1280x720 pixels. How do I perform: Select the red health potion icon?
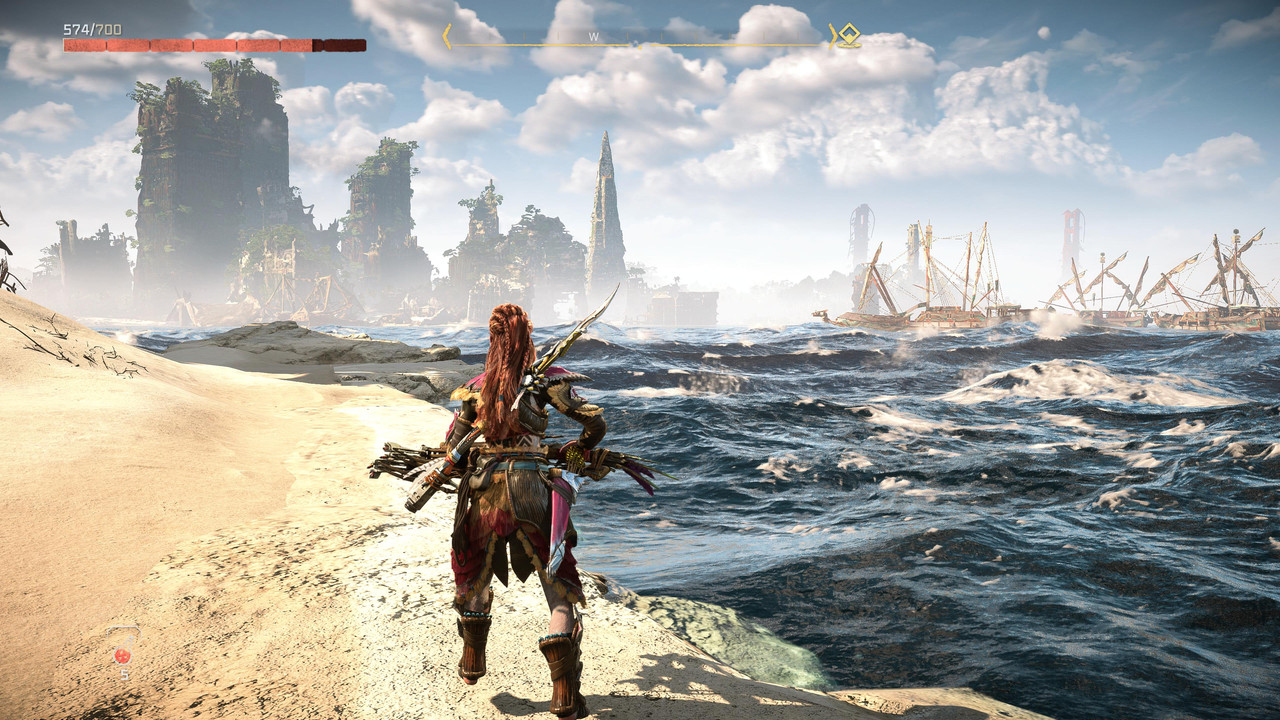coord(123,655)
